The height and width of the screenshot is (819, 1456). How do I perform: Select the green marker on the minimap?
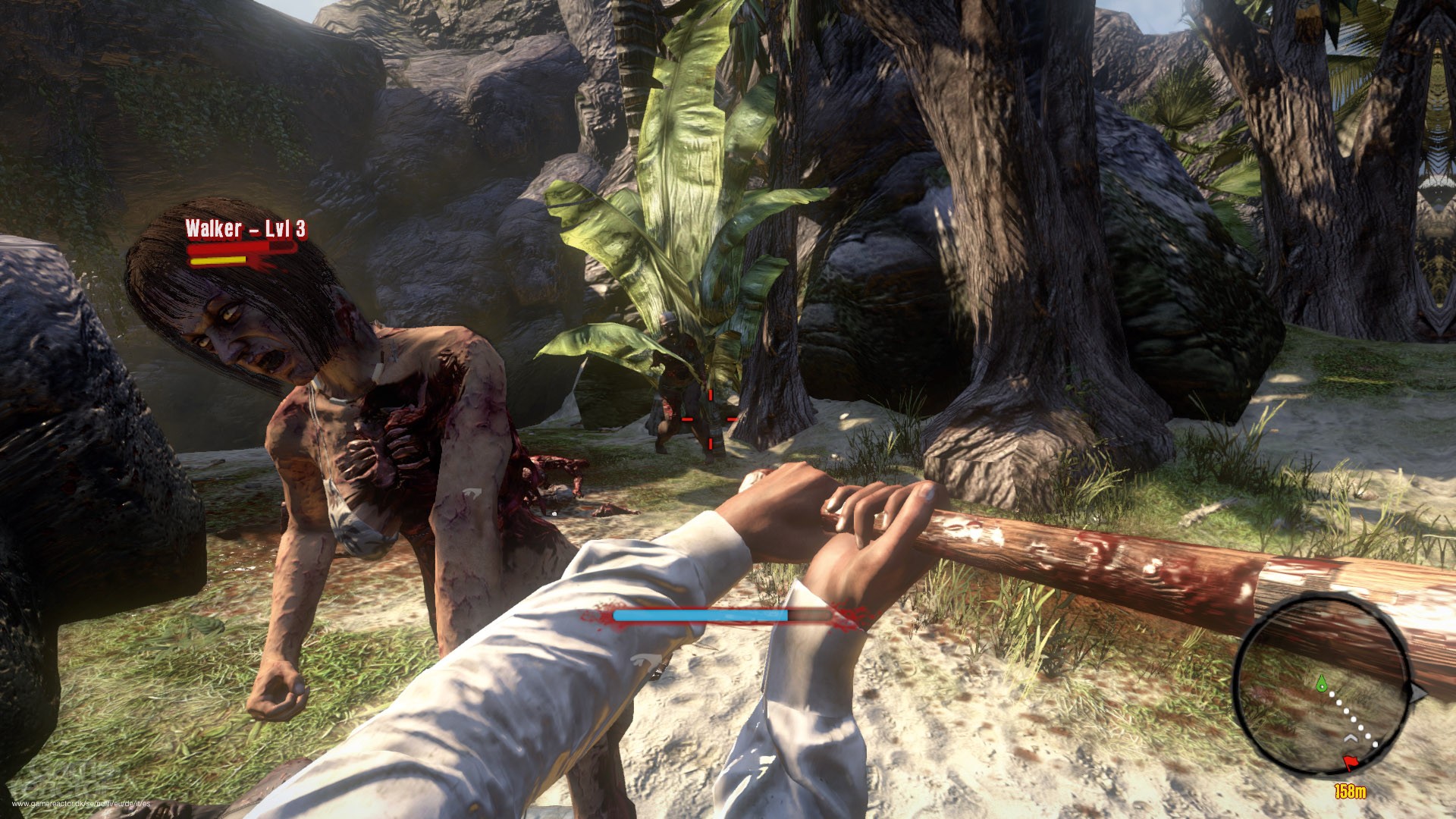(1322, 682)
